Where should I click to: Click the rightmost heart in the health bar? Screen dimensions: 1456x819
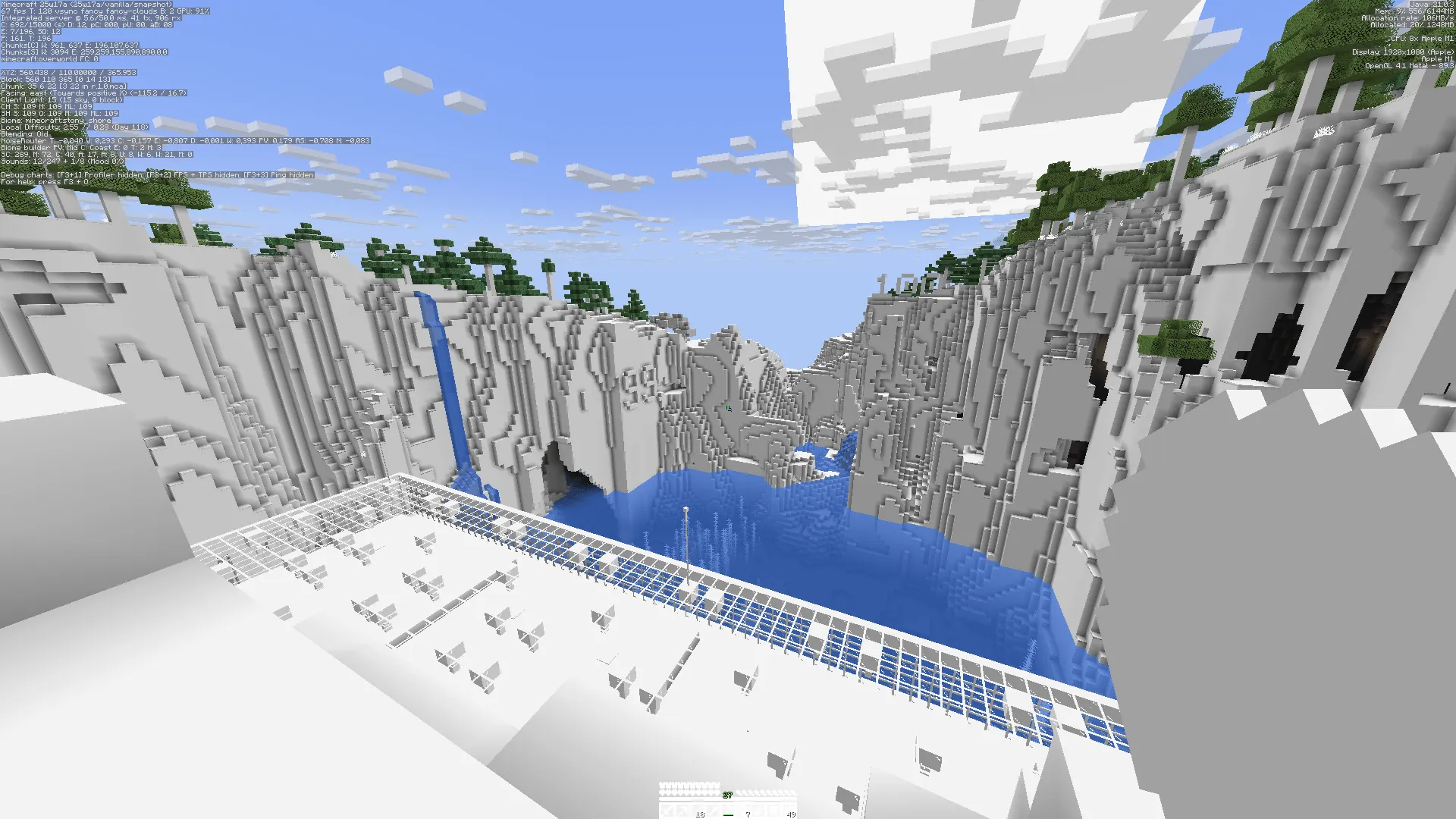click(717, 793)
